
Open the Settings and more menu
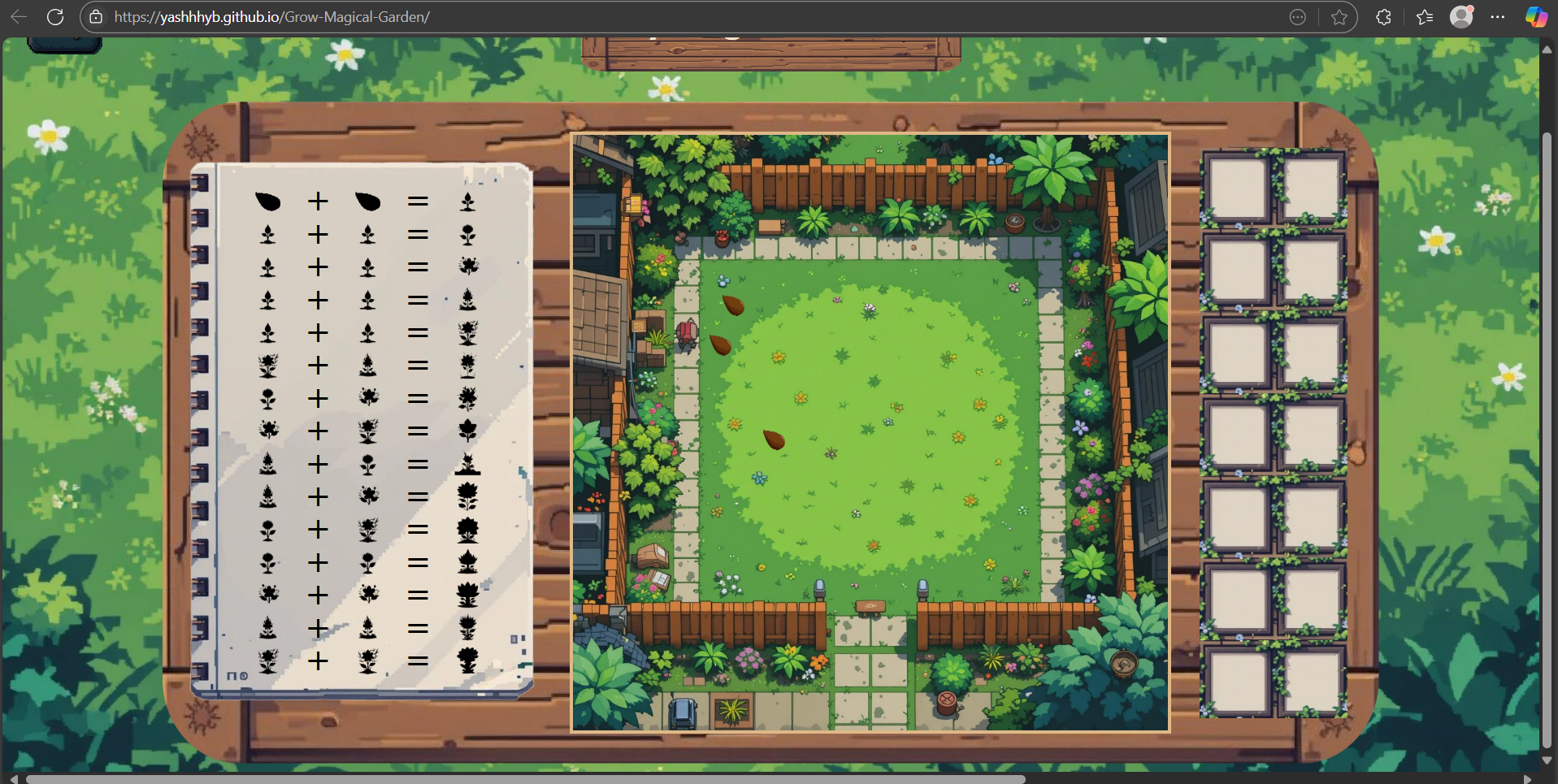tap(1499, 16)
